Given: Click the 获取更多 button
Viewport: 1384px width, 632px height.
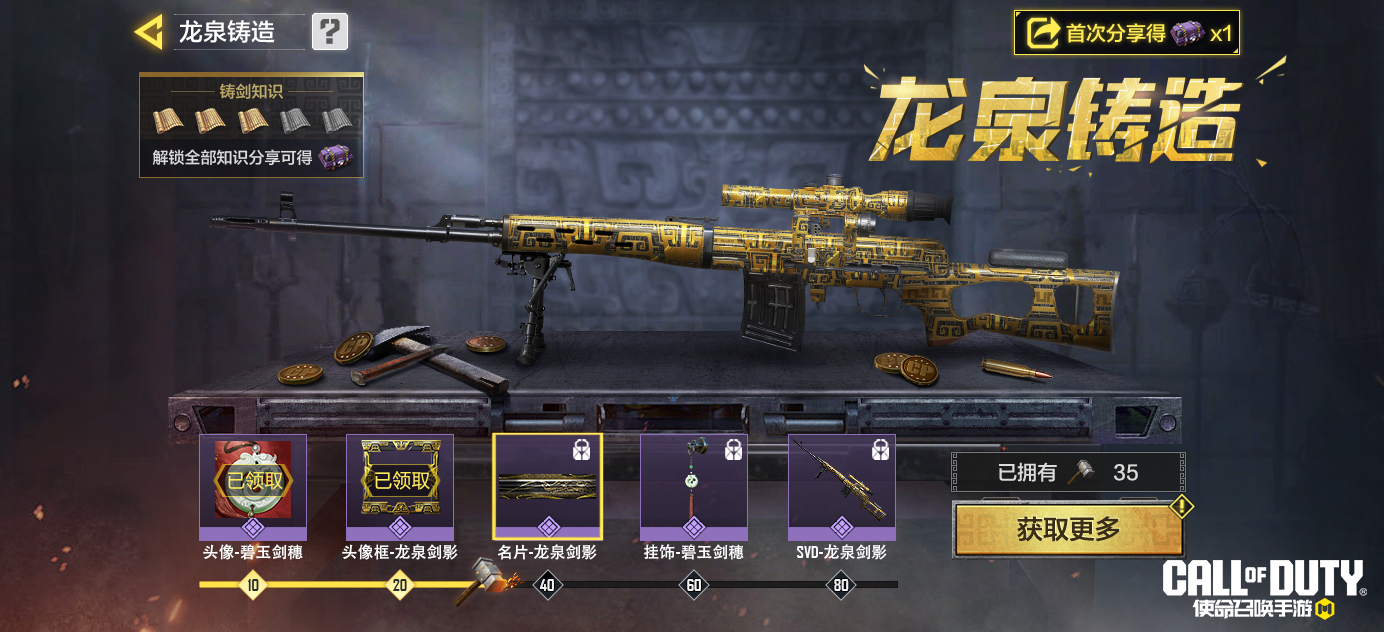Looking at the screenshot, I should (x=1068, y=529).
